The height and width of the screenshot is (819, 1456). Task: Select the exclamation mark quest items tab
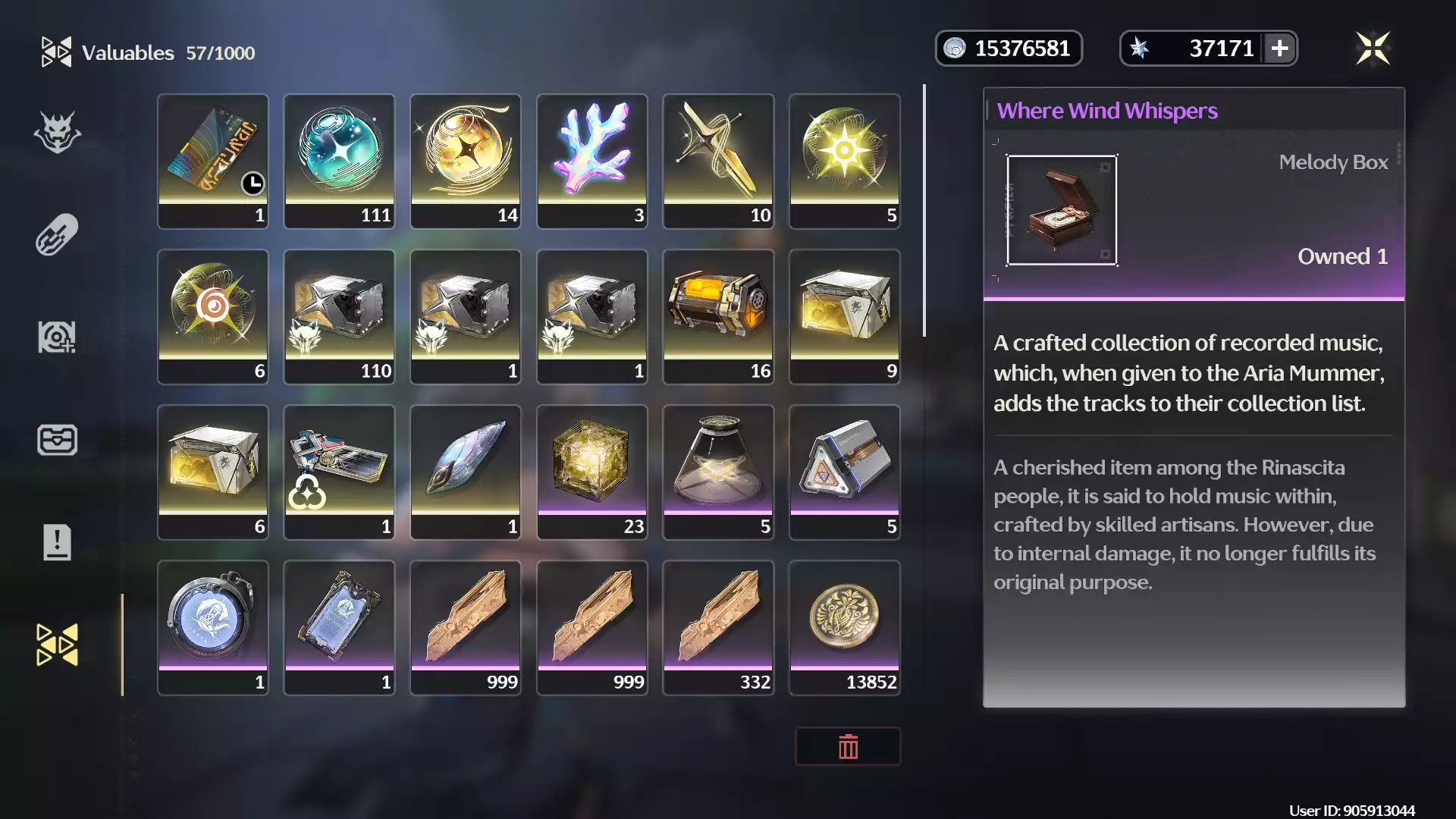coord(57,542)
